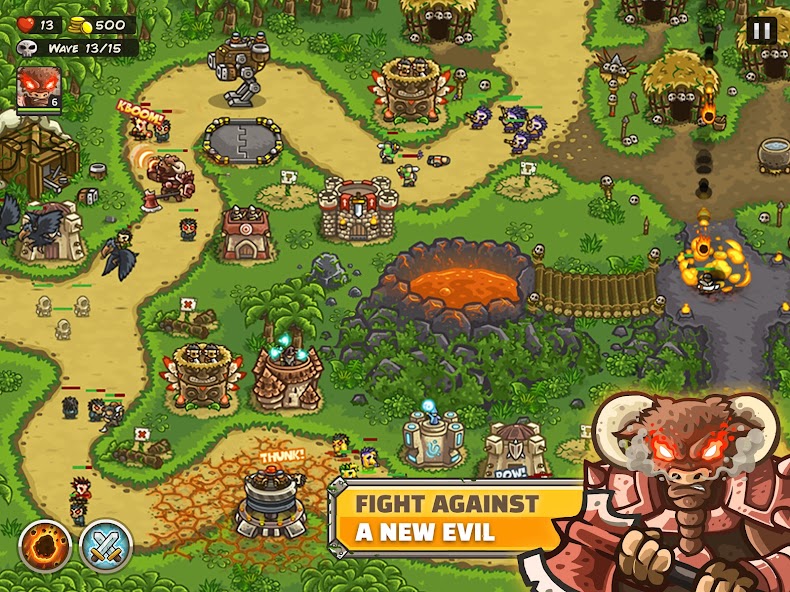Call reinforcements with crossed swords ability
Viewport: 790px width, 592px height.
pos(106,545)
